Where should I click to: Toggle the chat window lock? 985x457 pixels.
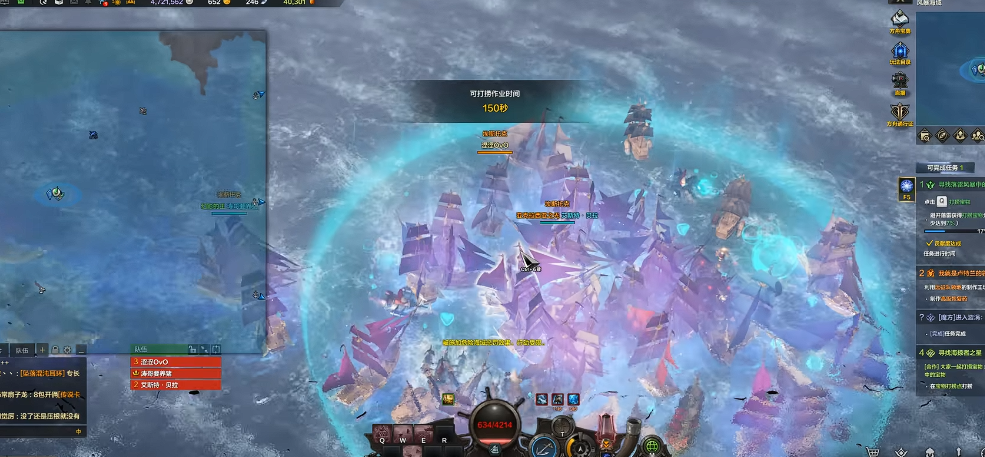(55, 350)
